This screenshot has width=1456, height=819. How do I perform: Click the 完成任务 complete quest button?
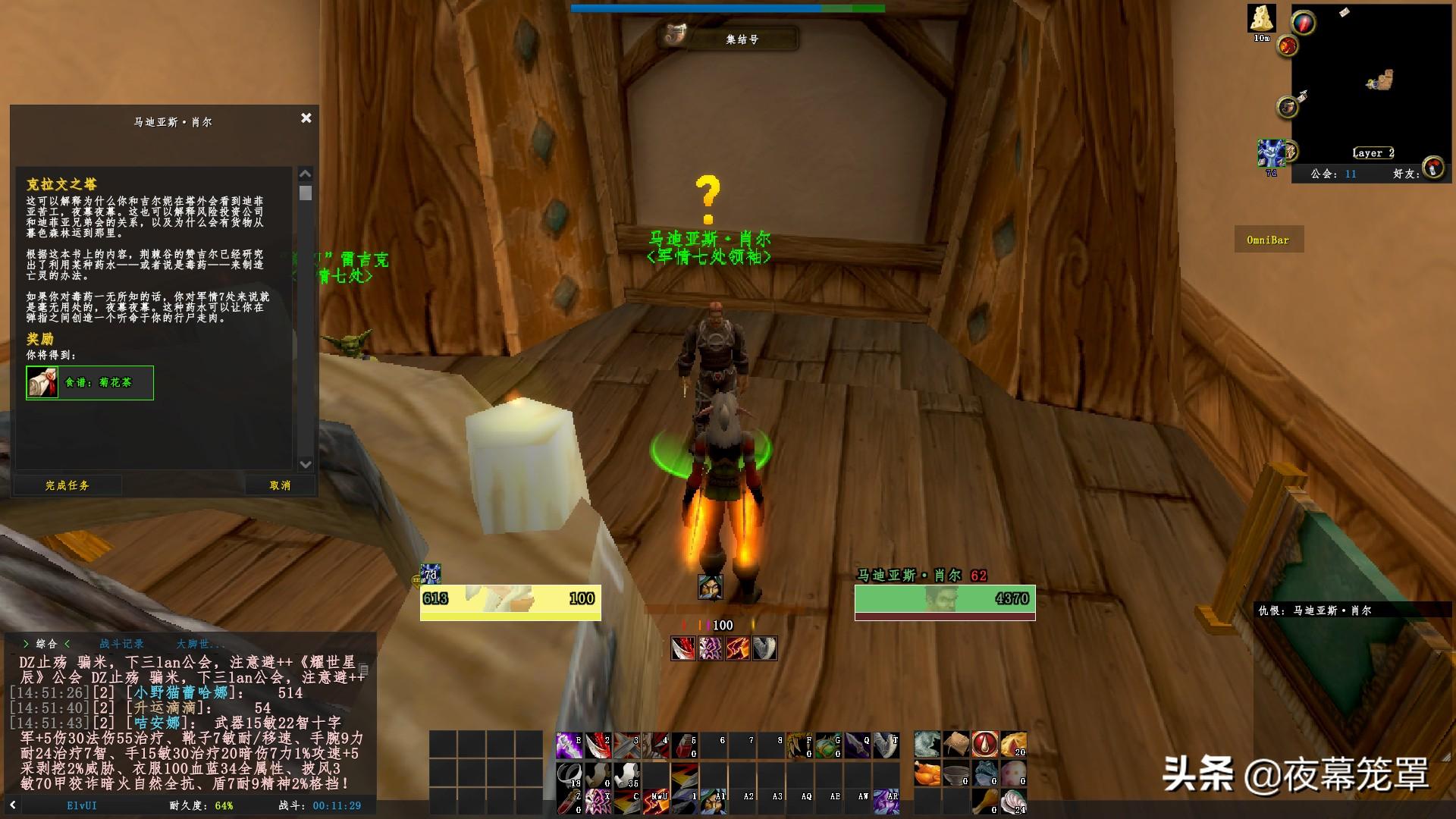pos(67,485)
